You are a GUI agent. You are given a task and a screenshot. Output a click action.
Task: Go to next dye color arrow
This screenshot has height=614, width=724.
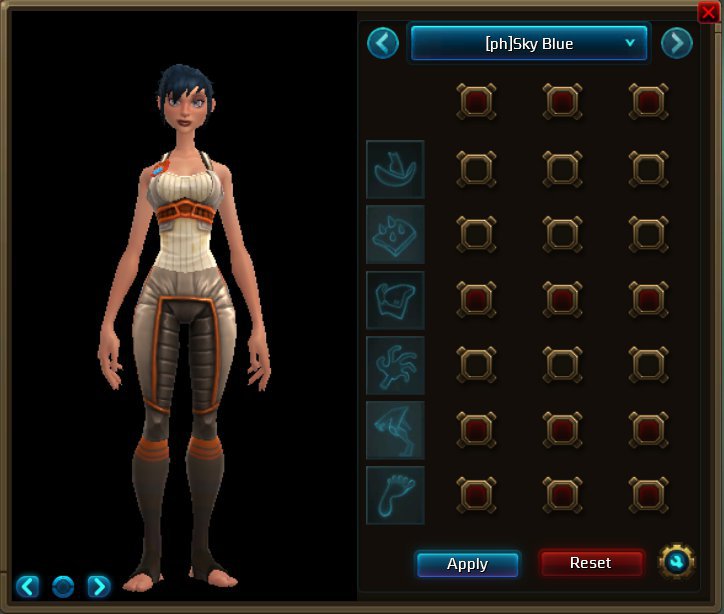(676, 43)
